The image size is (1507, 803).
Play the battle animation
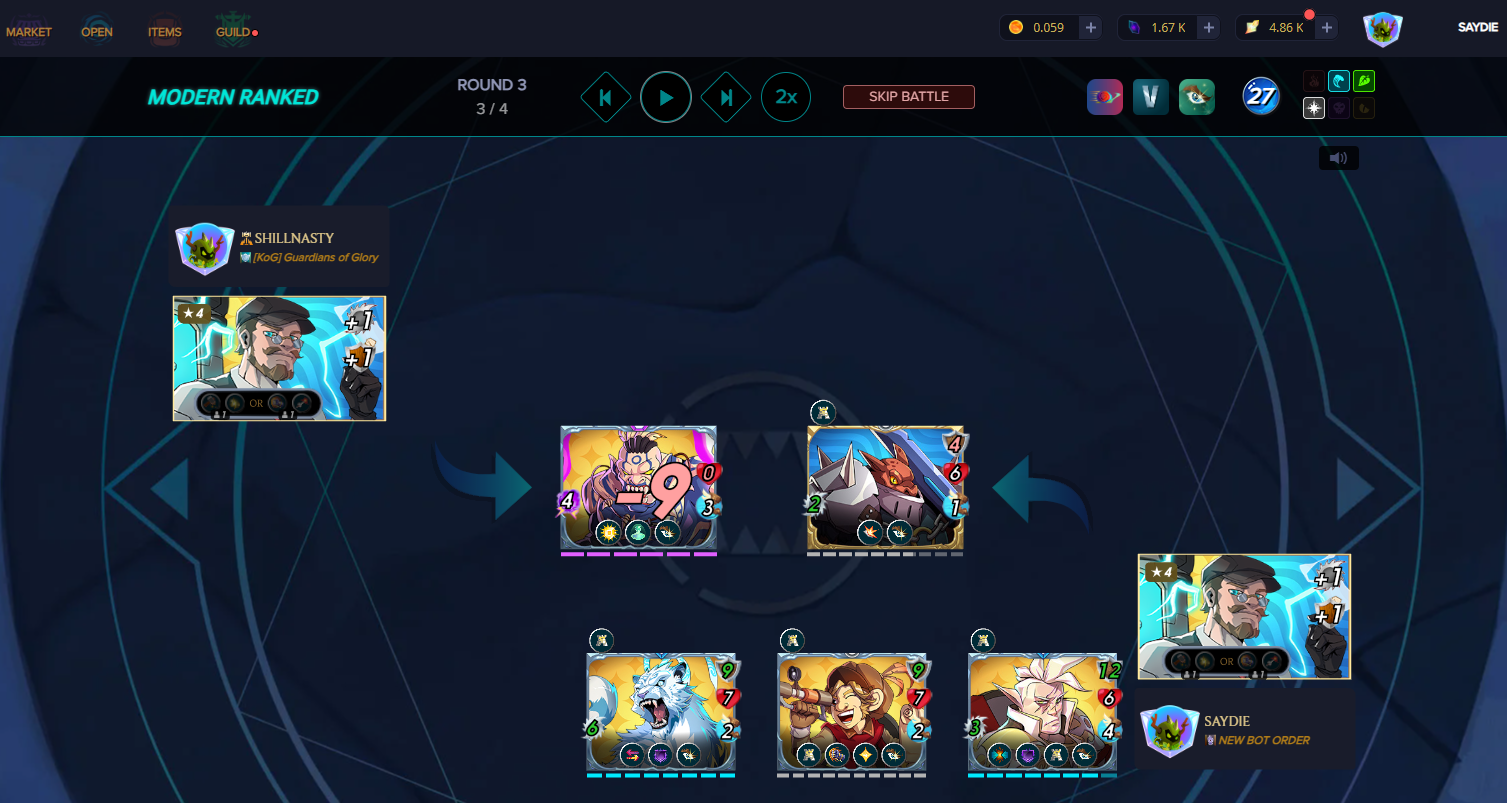(666, 97)
